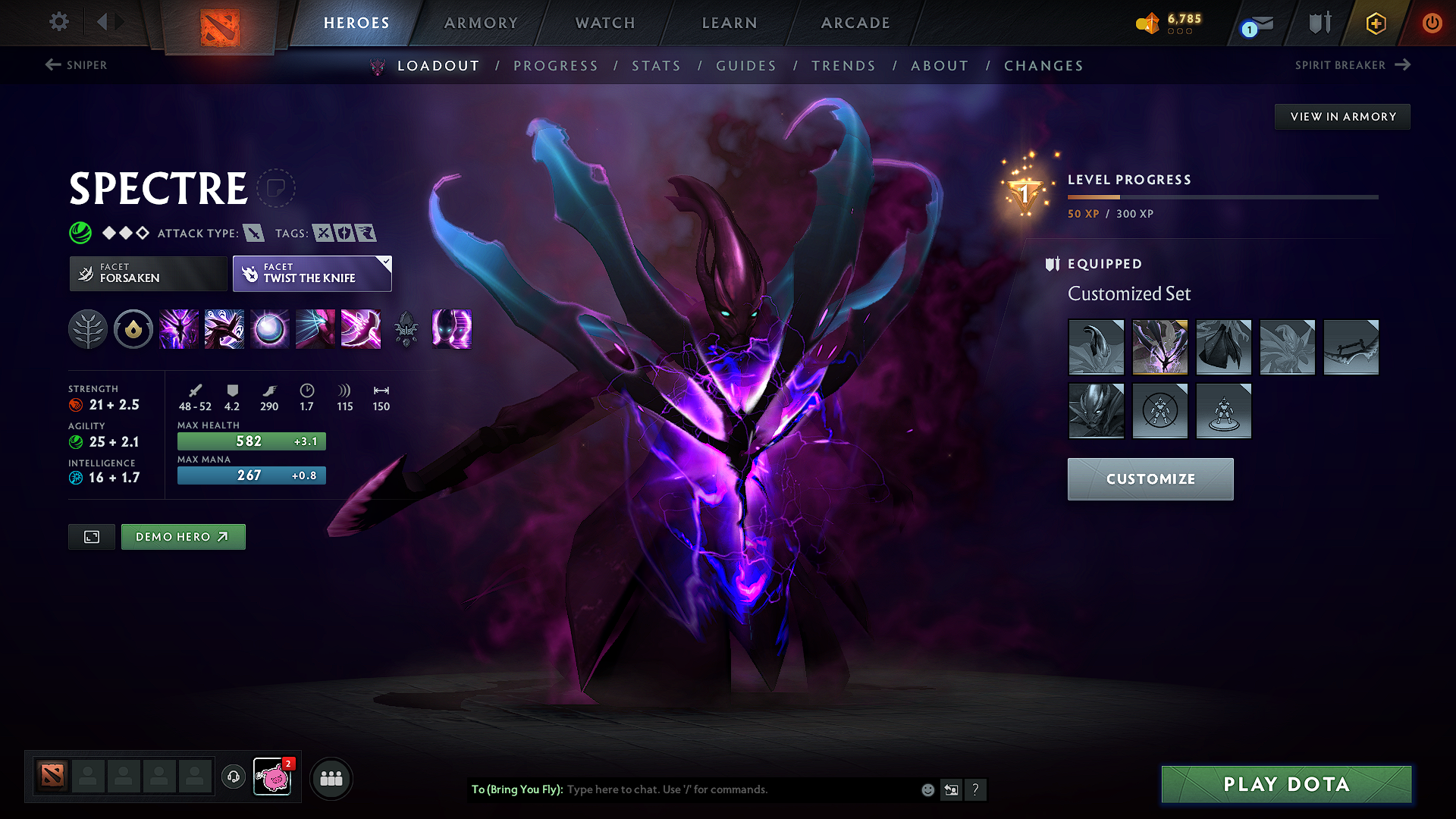Open the Haunt ultimate ability icon
This screenshot has width=1456, height=819.
pyautogui.click(x=451, y=329)
